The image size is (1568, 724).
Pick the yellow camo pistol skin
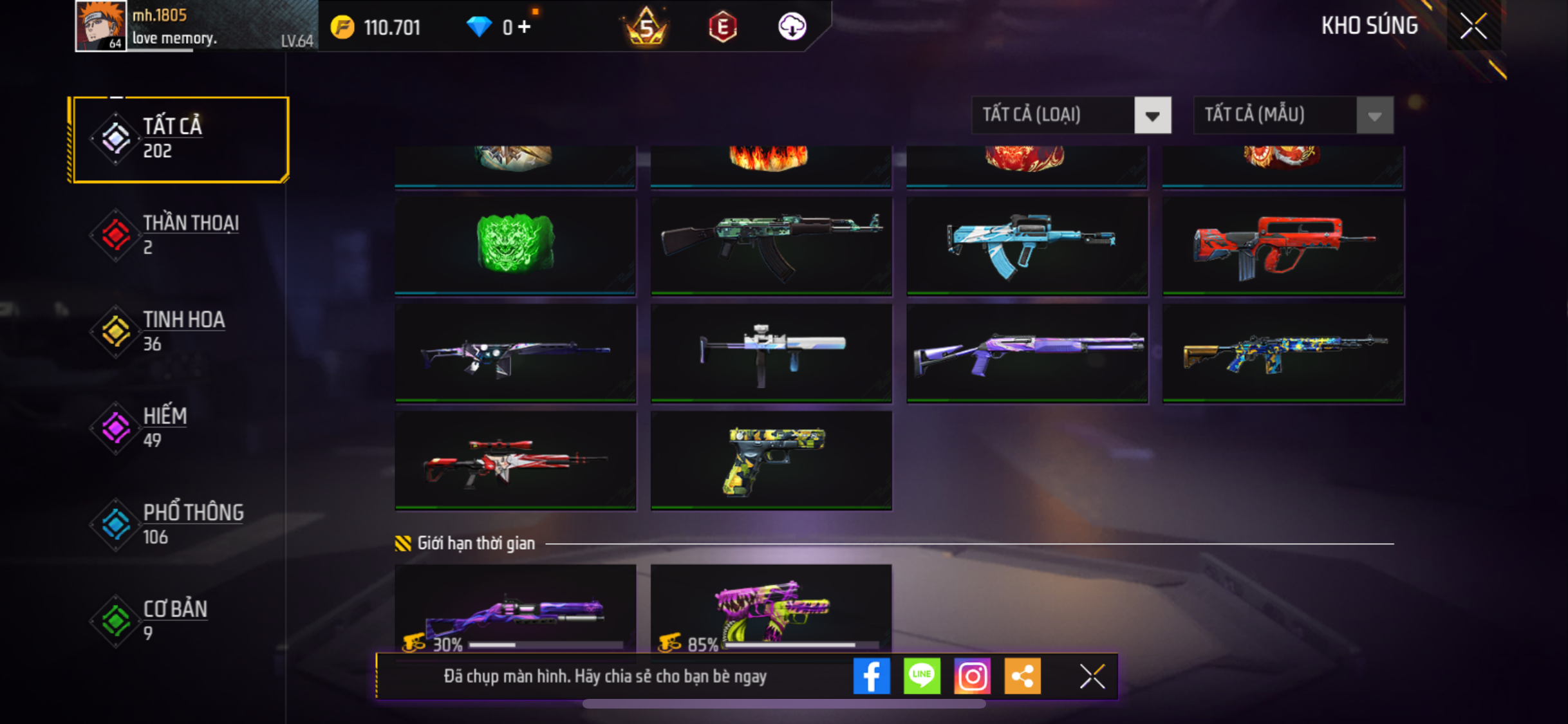[771, 460]
